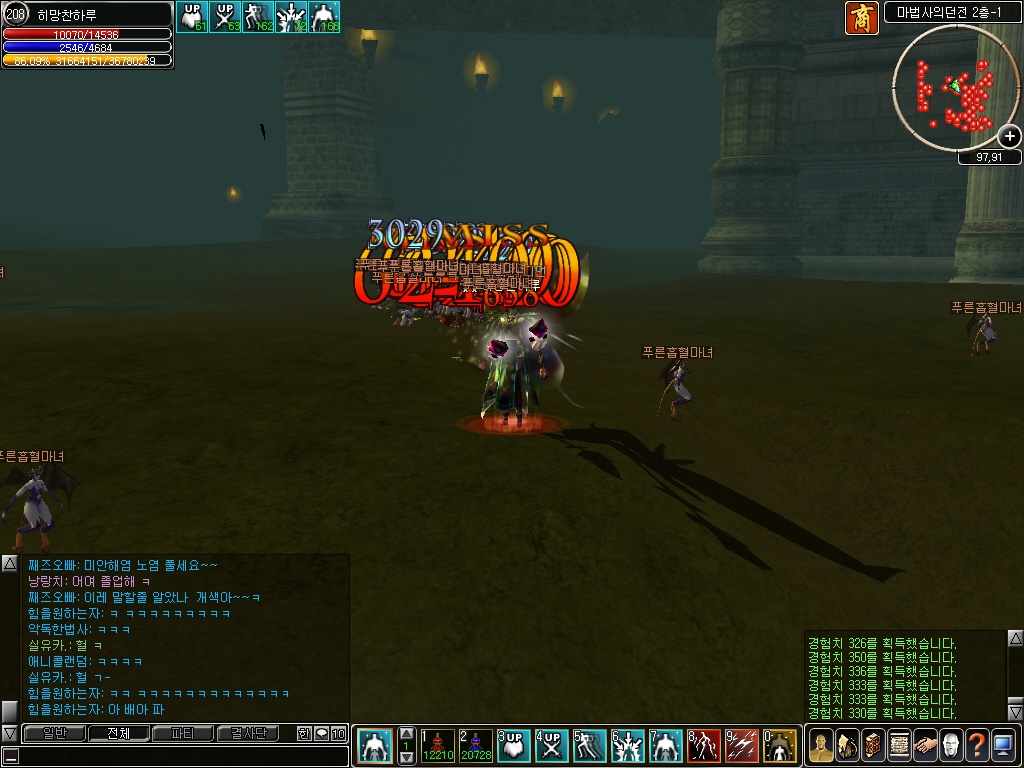This screenshot has width=1024, height=768.
Task: Show the 결사단 chat tab
Action: tap(248, 733)
